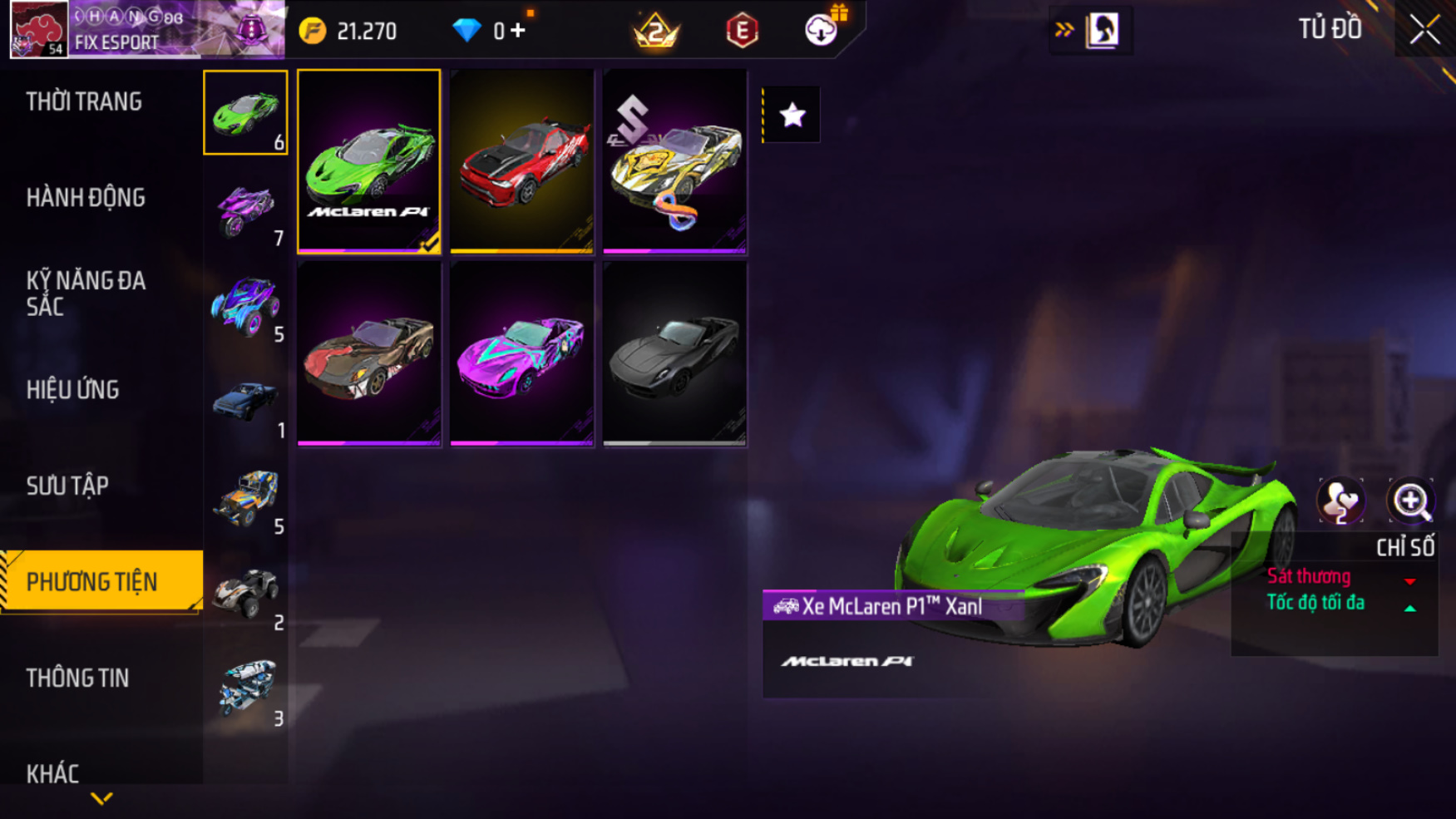Screen dimensions: 1456x819
Task: Choose the plain grey sports car
Action: (674, 355)
